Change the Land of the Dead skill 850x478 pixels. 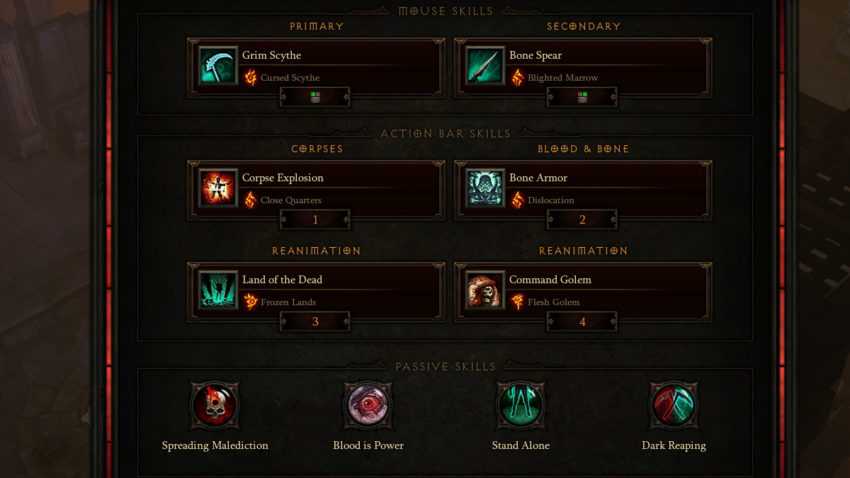pyautogui.click(x=315, y=291)
